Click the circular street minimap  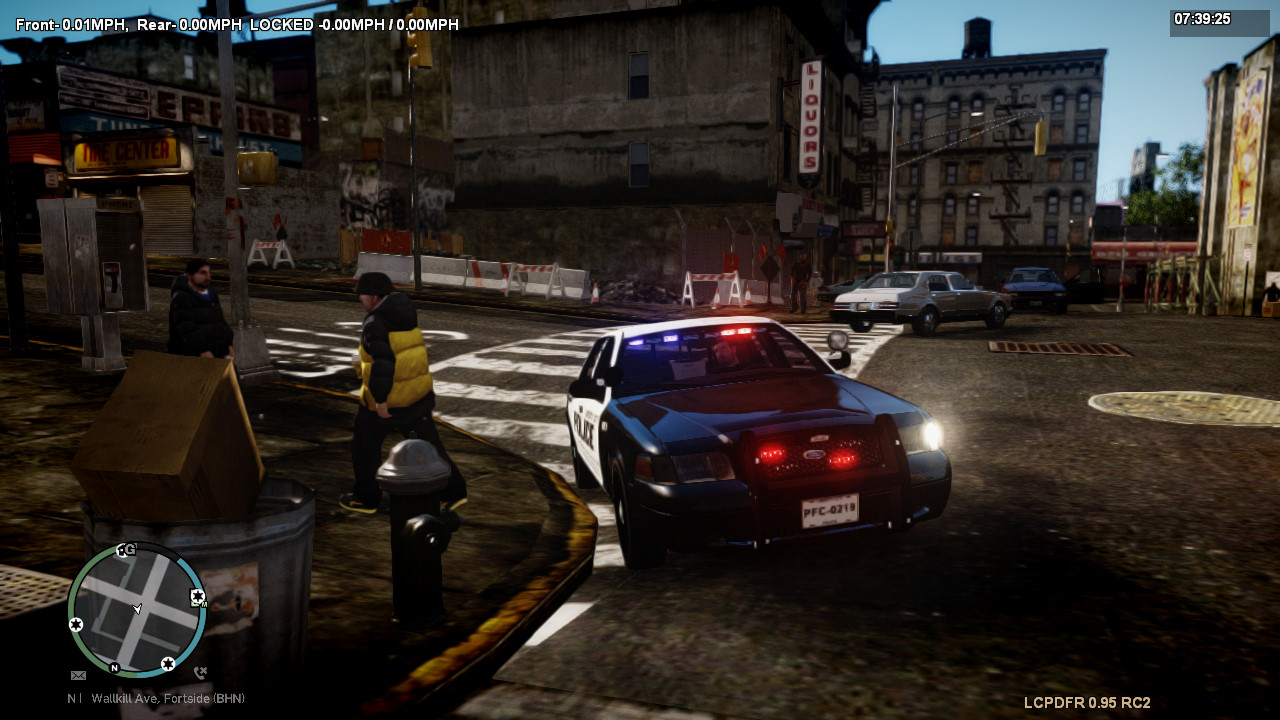pyautogui.click(x=136, y=609)
